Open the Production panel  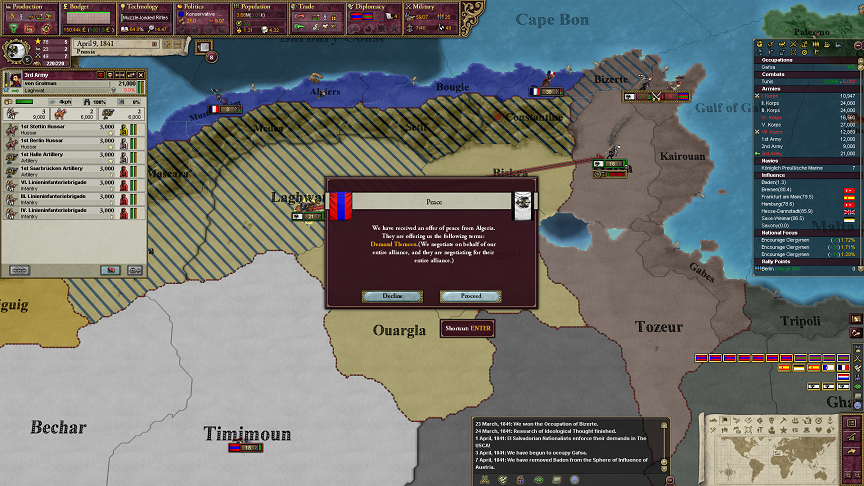pyautogui.click(x=28, y=6)
